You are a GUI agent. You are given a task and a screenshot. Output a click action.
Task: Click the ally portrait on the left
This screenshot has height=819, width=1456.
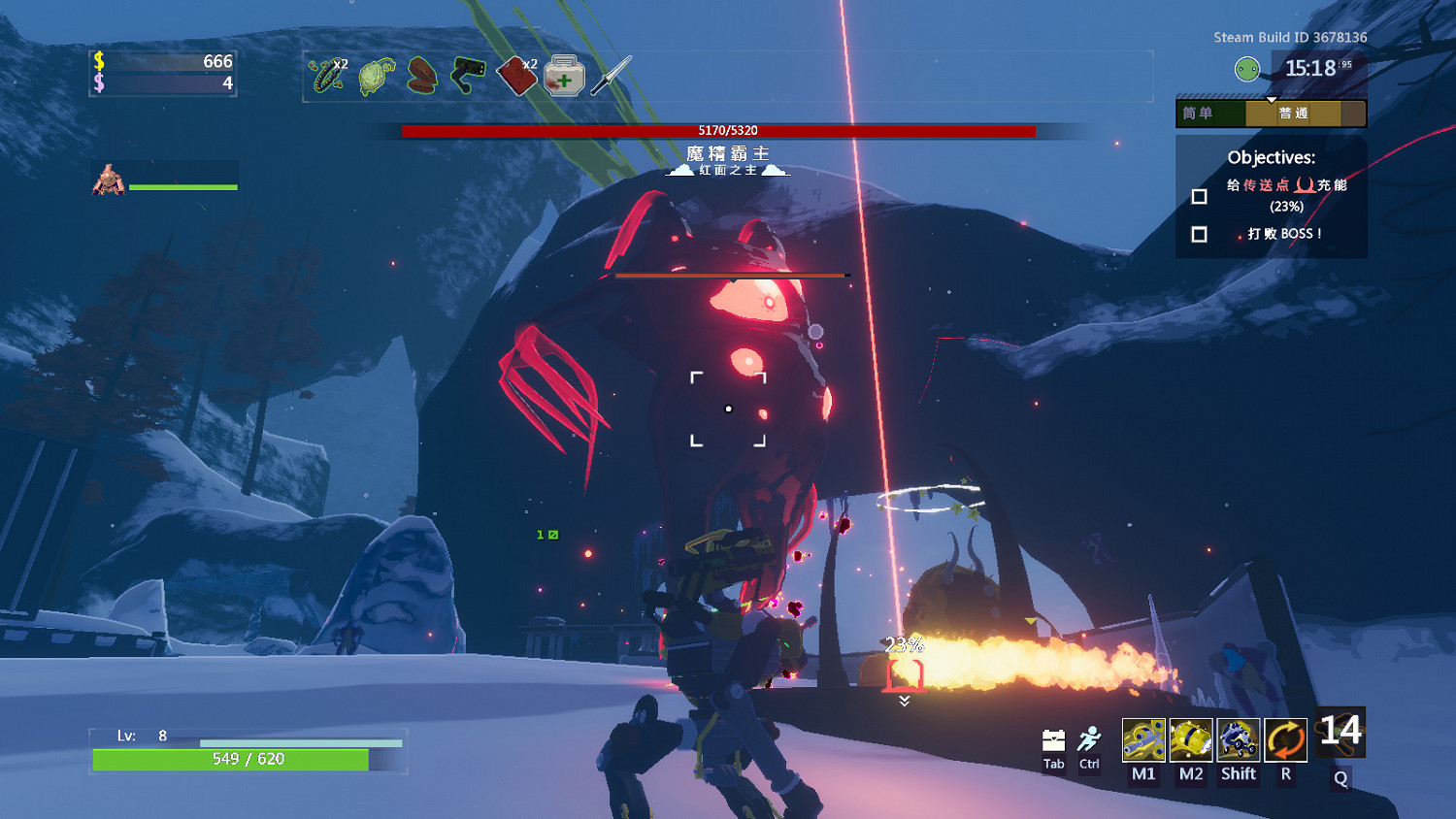[108, 180]
